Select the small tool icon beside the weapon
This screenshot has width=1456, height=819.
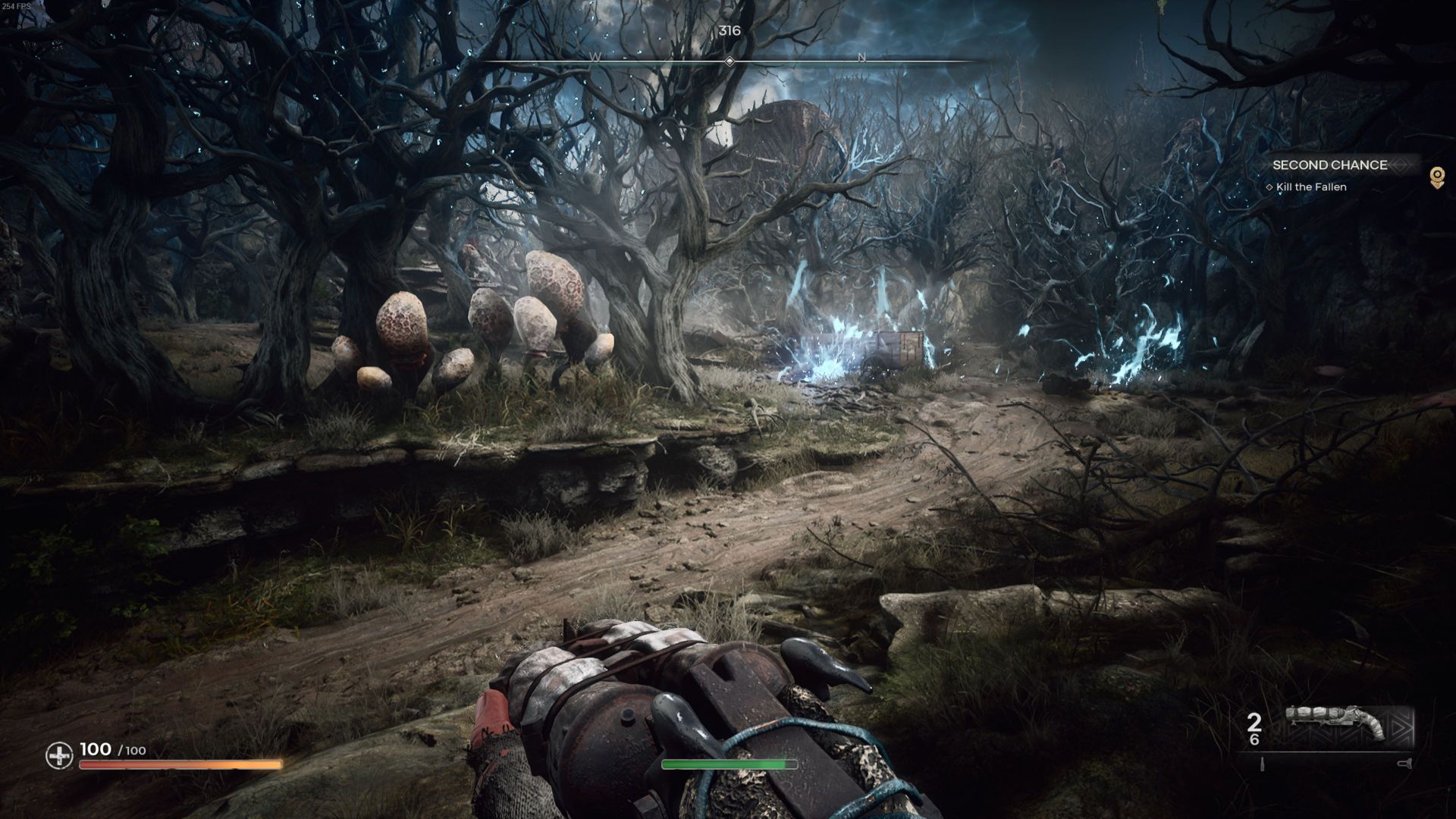pos(1406,764)
